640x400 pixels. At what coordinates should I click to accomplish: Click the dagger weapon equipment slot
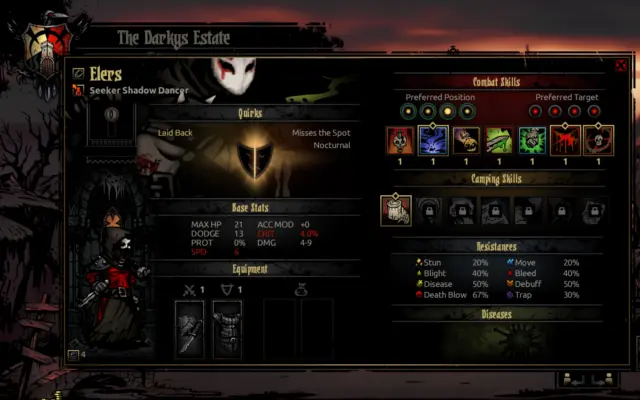pos(190,329)
